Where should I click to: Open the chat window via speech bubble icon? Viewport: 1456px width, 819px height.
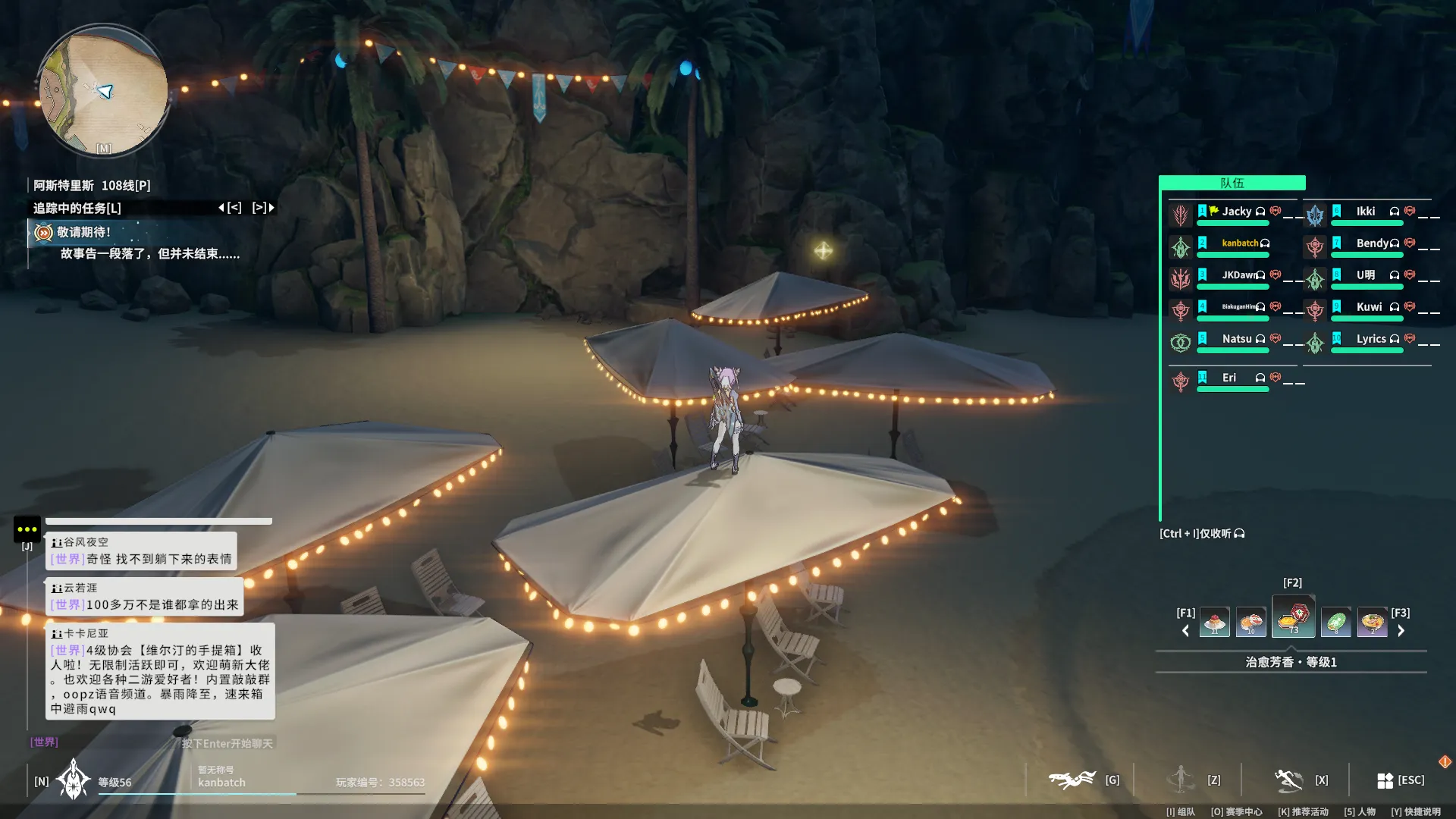[27, 529]
